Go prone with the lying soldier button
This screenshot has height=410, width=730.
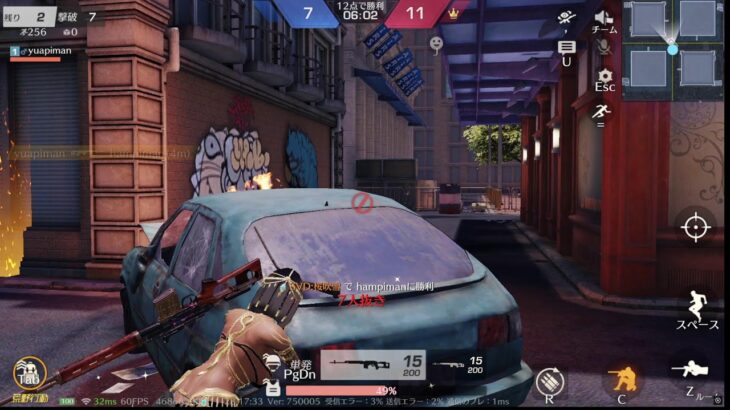695,371
